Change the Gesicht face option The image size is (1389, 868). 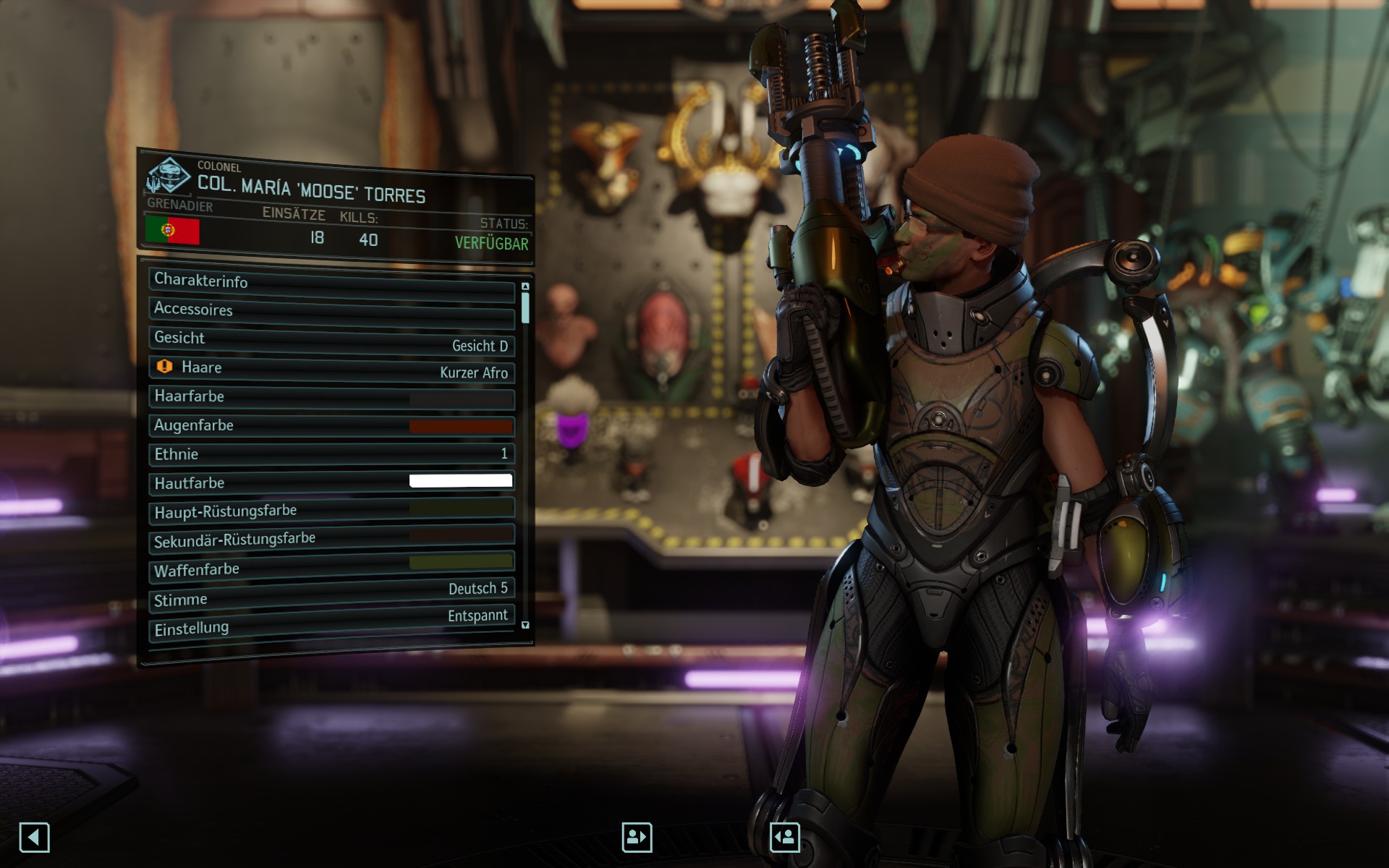pyautogui.click(x=331, y=341)
